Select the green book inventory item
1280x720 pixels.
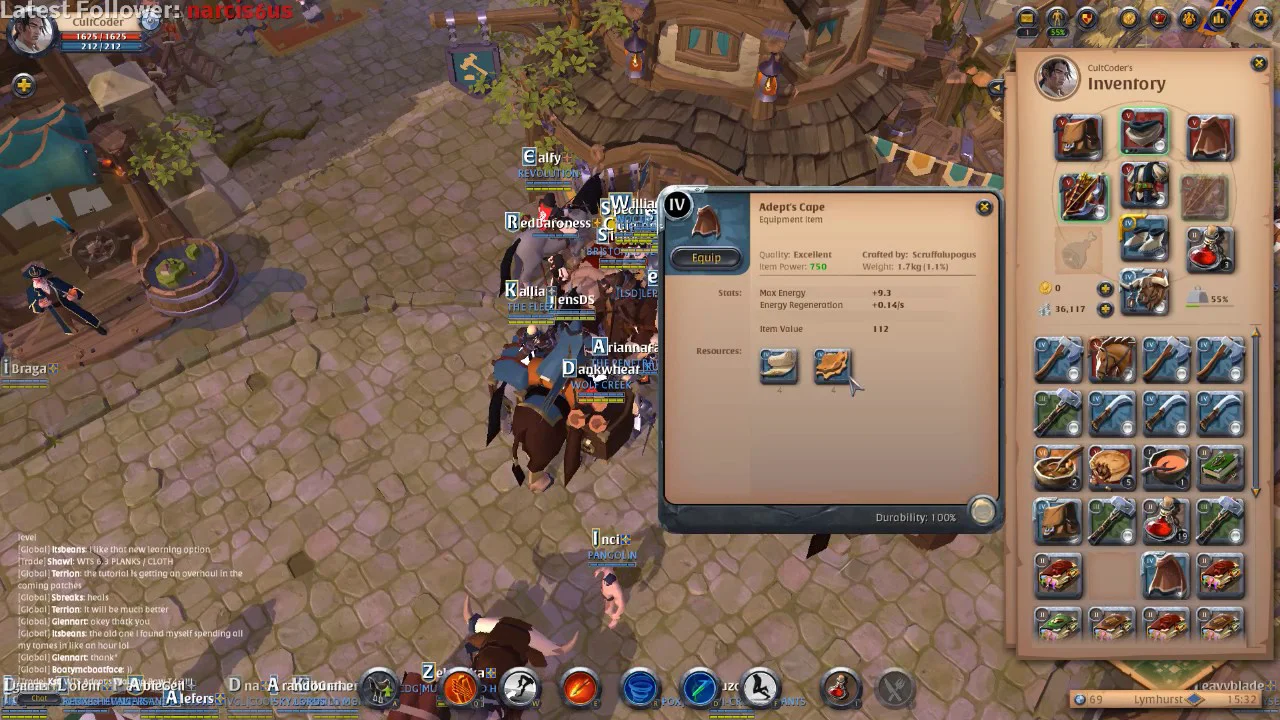point(1220,467)
